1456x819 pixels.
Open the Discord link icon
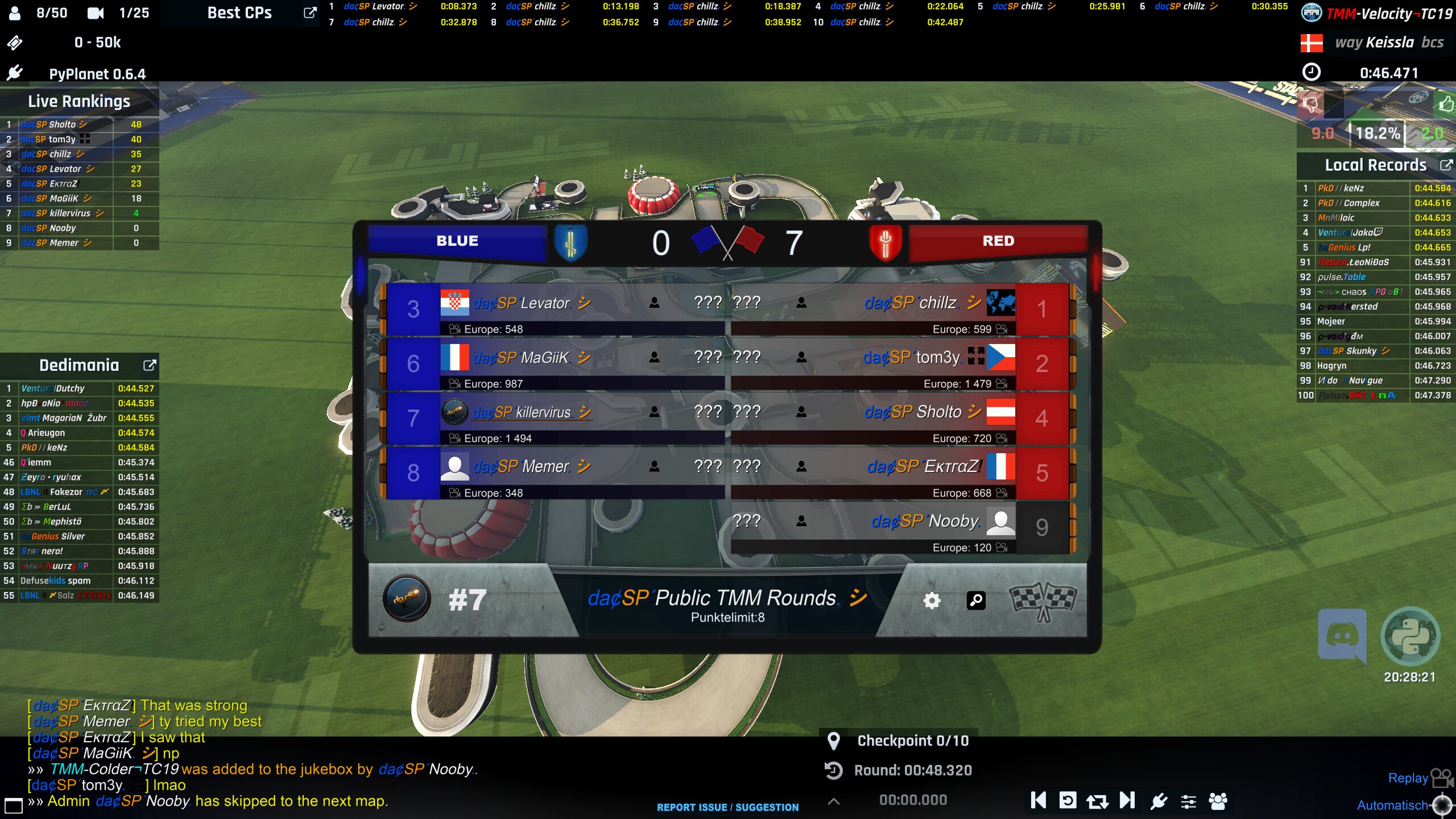click(1342, 635)
